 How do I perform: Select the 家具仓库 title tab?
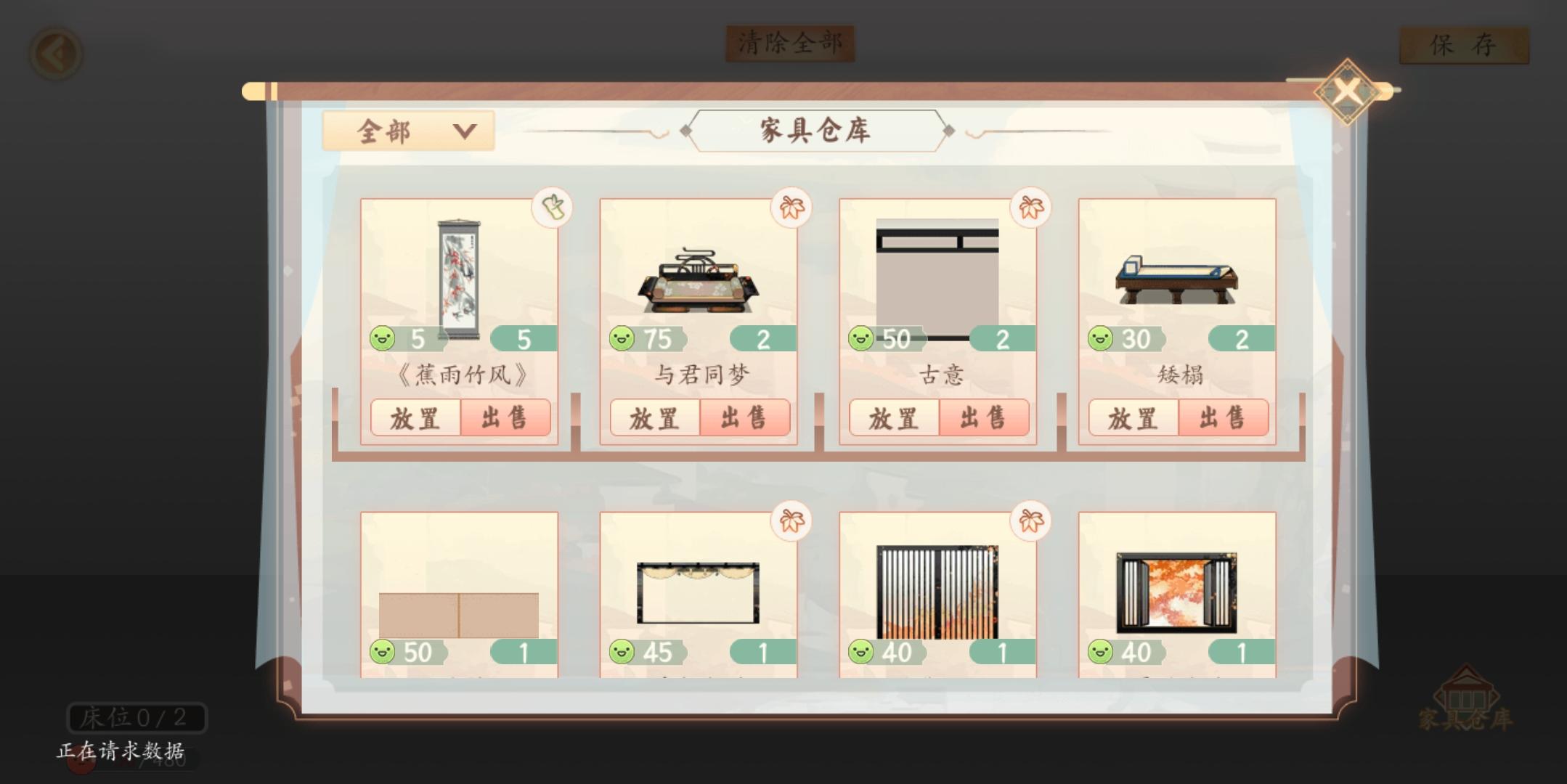(815, 131)
